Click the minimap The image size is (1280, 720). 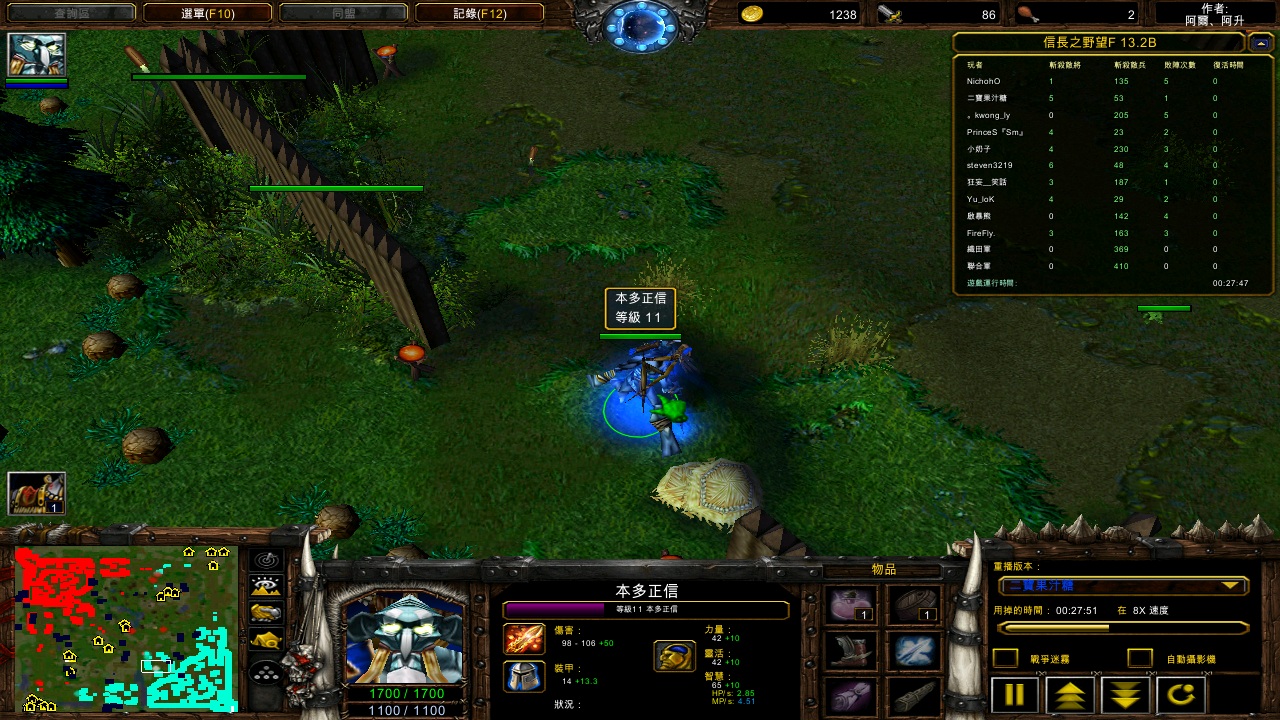pos(125,630)
